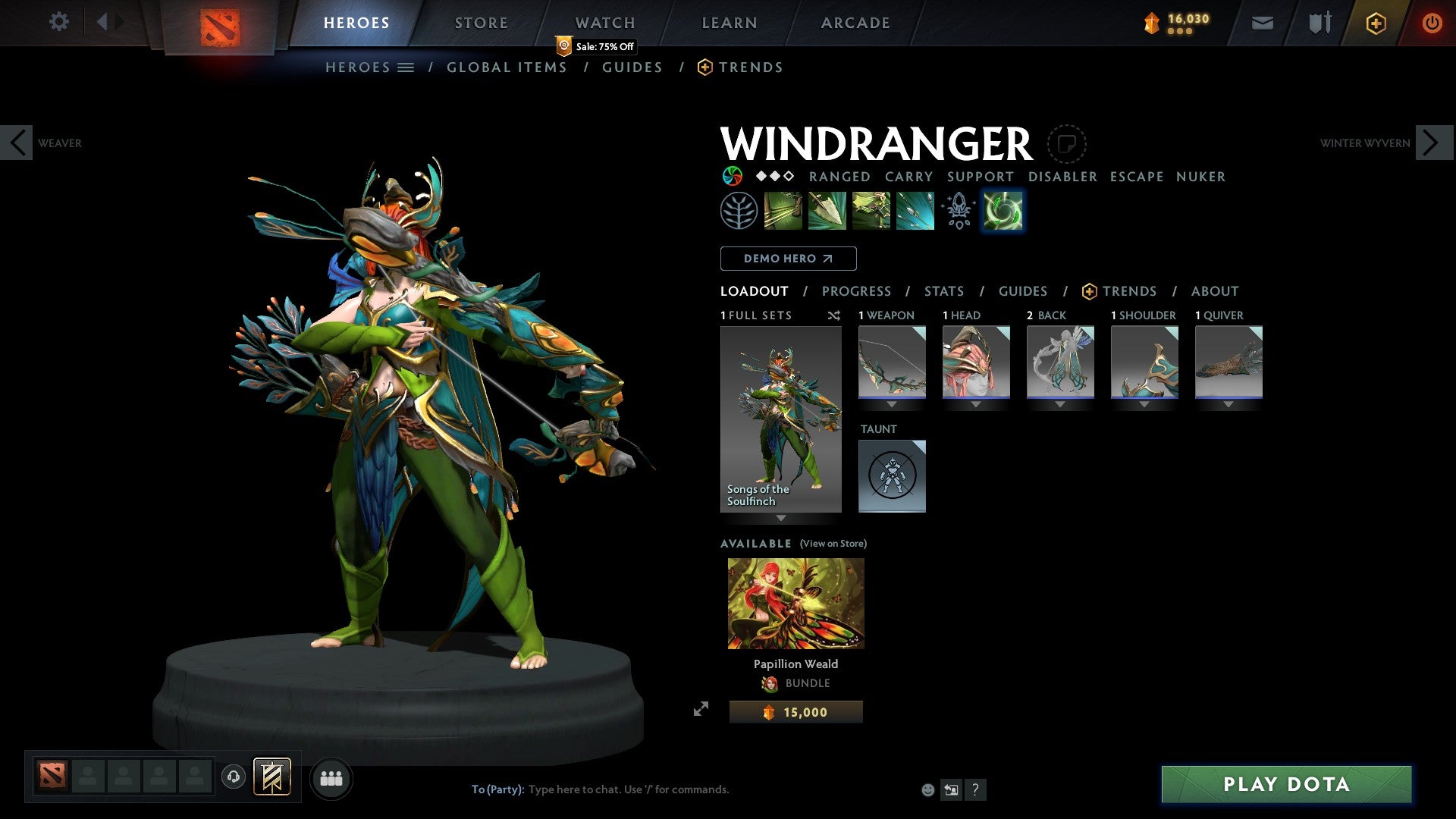
Task: Open the mail notifications envelope icon
Action: [x=1262, y=22]
